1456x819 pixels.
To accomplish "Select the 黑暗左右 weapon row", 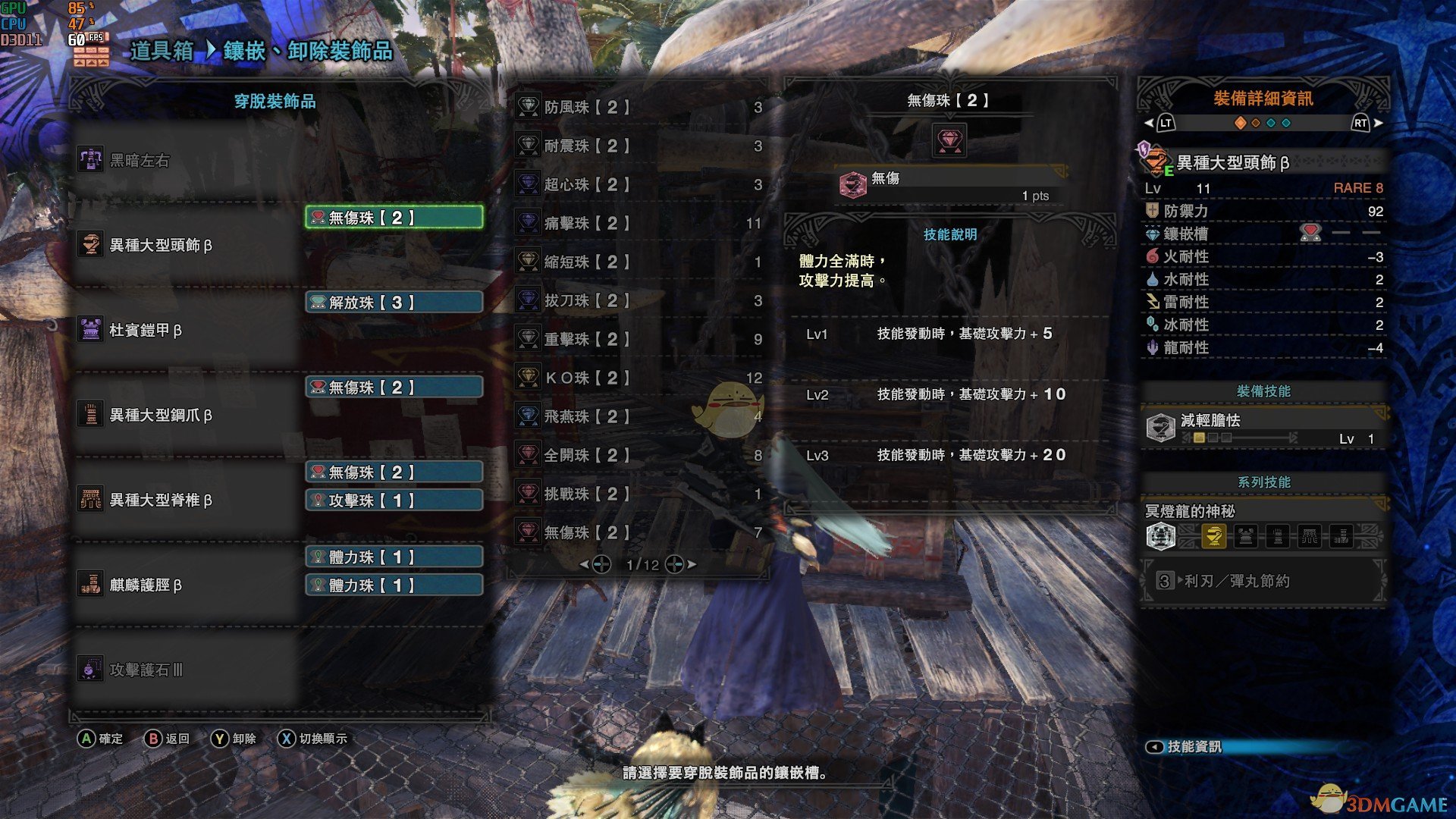I will 186,160.
